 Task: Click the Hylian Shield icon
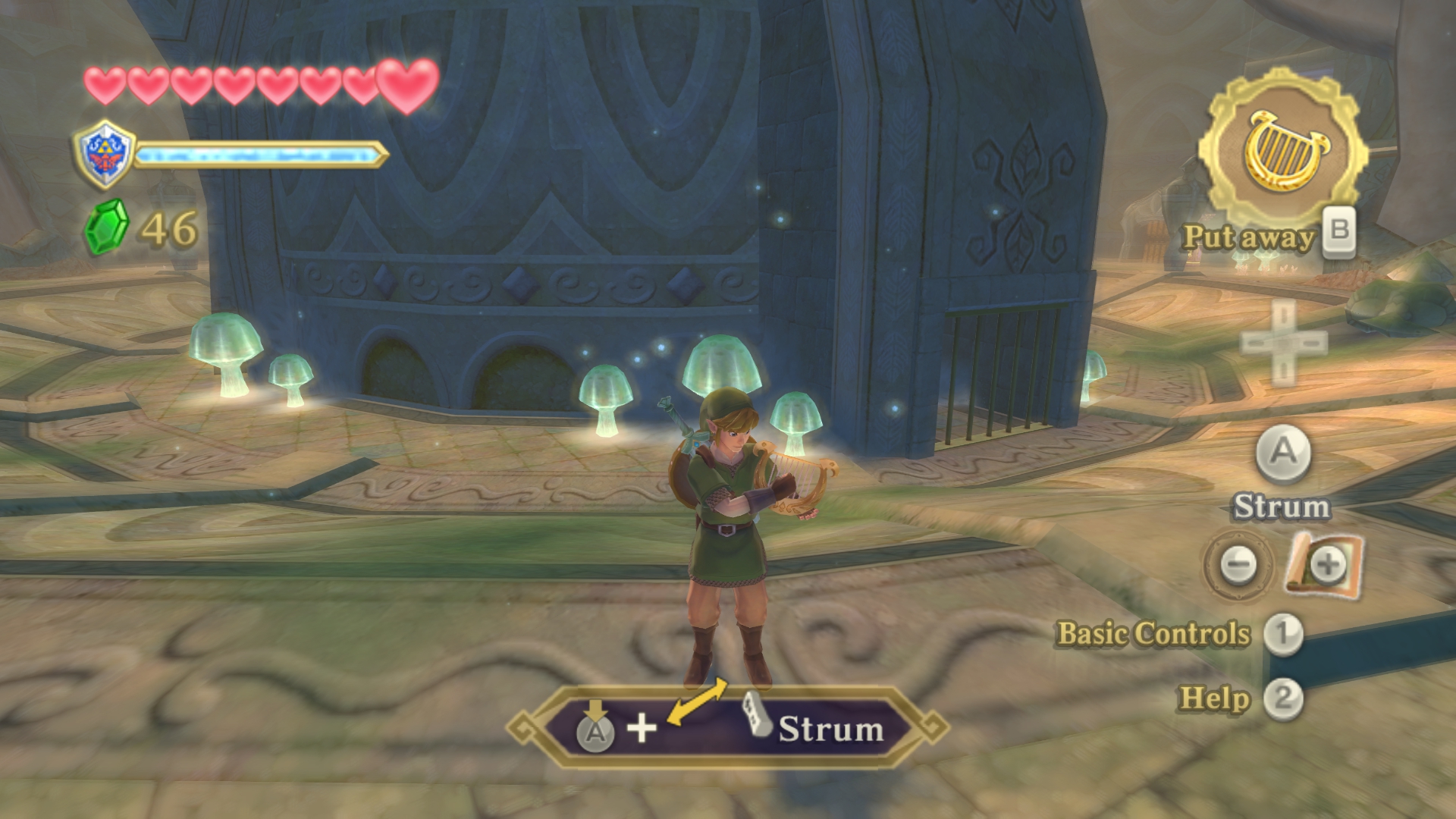tap(105, 154)
